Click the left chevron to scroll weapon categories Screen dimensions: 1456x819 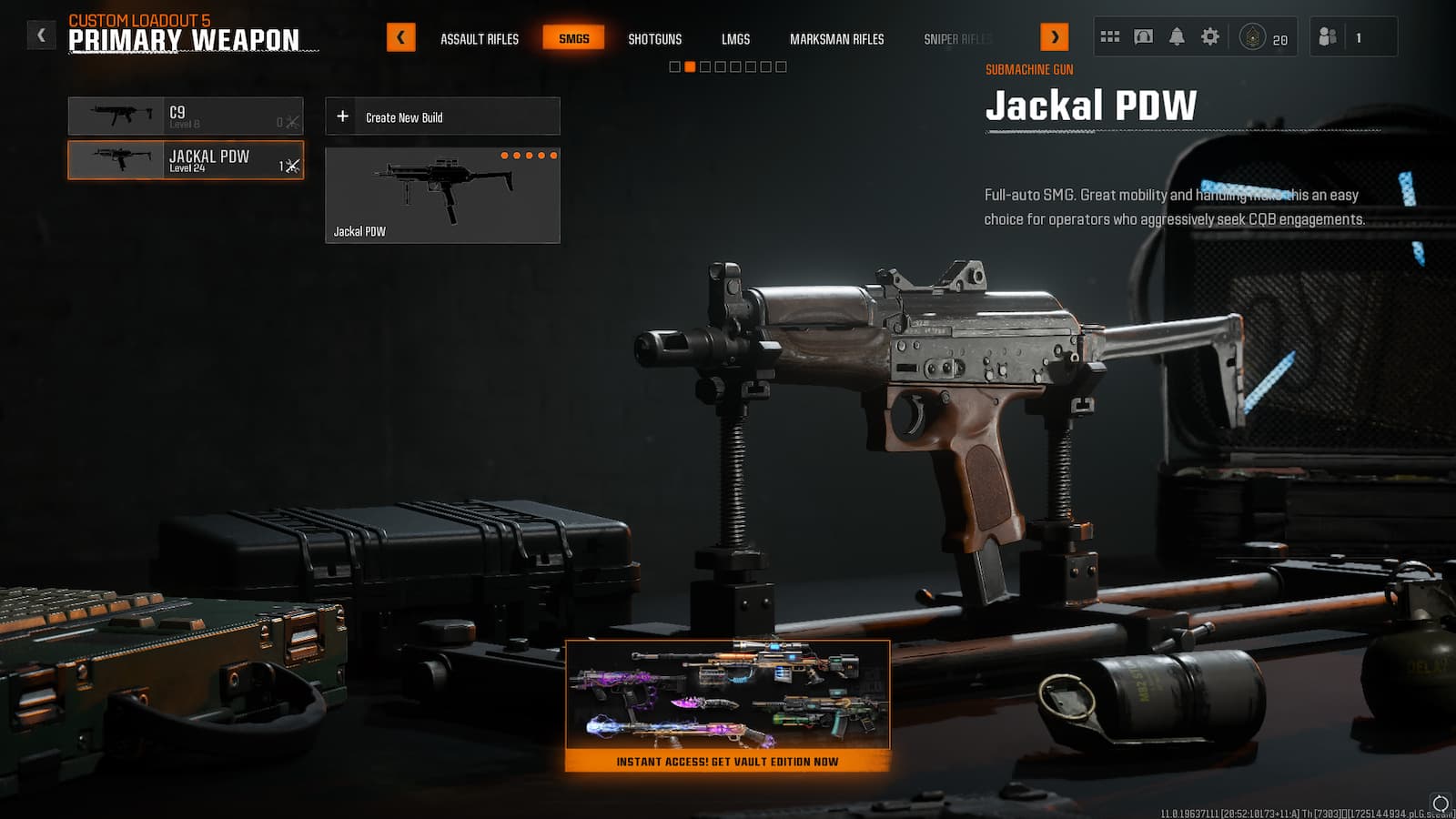(400, 38)
